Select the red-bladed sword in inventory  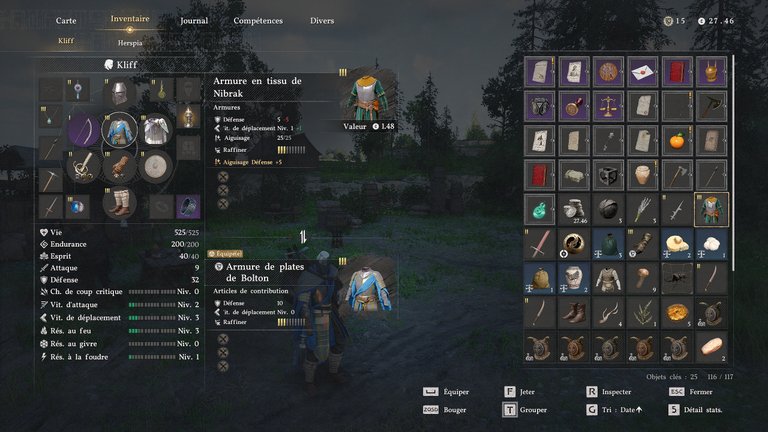(x=540, y=243)
